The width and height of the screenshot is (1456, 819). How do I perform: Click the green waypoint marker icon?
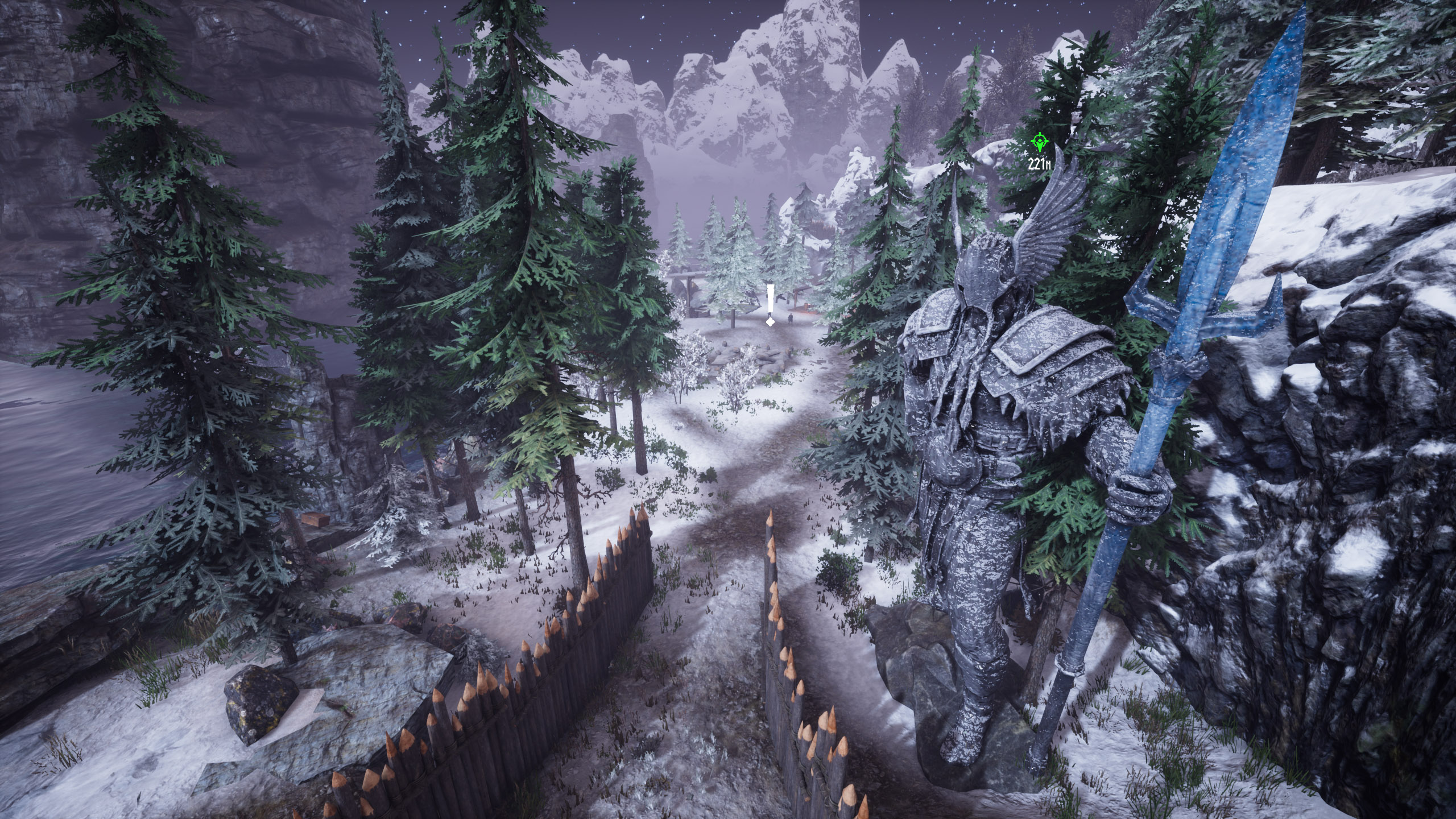point(1040,143)
